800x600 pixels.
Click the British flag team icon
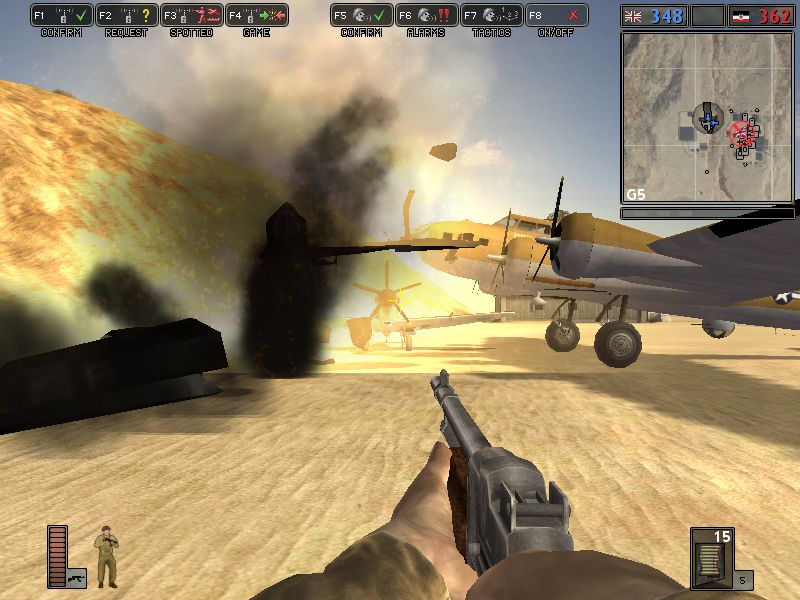point(634,16)
